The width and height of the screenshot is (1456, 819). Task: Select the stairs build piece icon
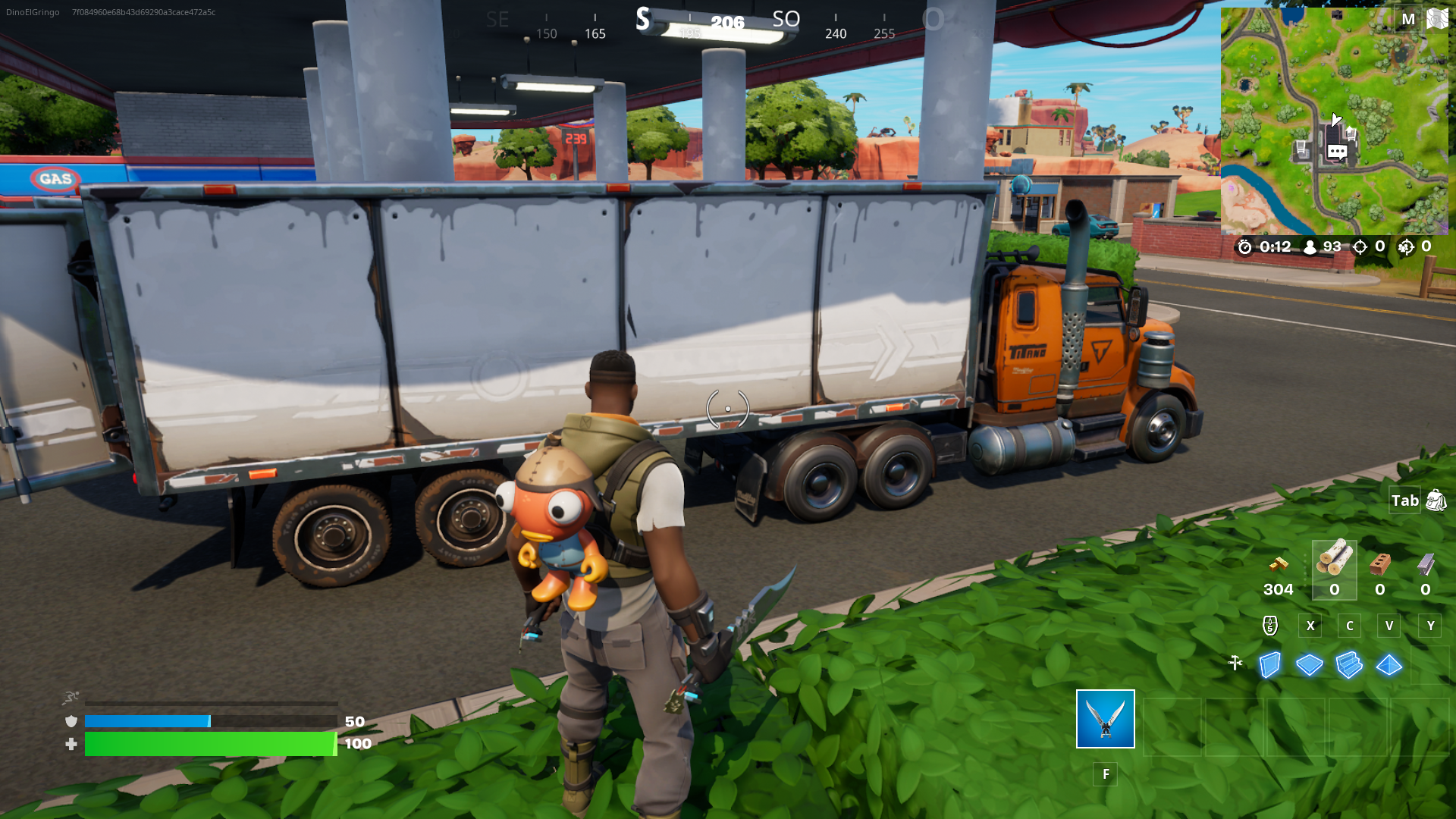click(1351, 665)
